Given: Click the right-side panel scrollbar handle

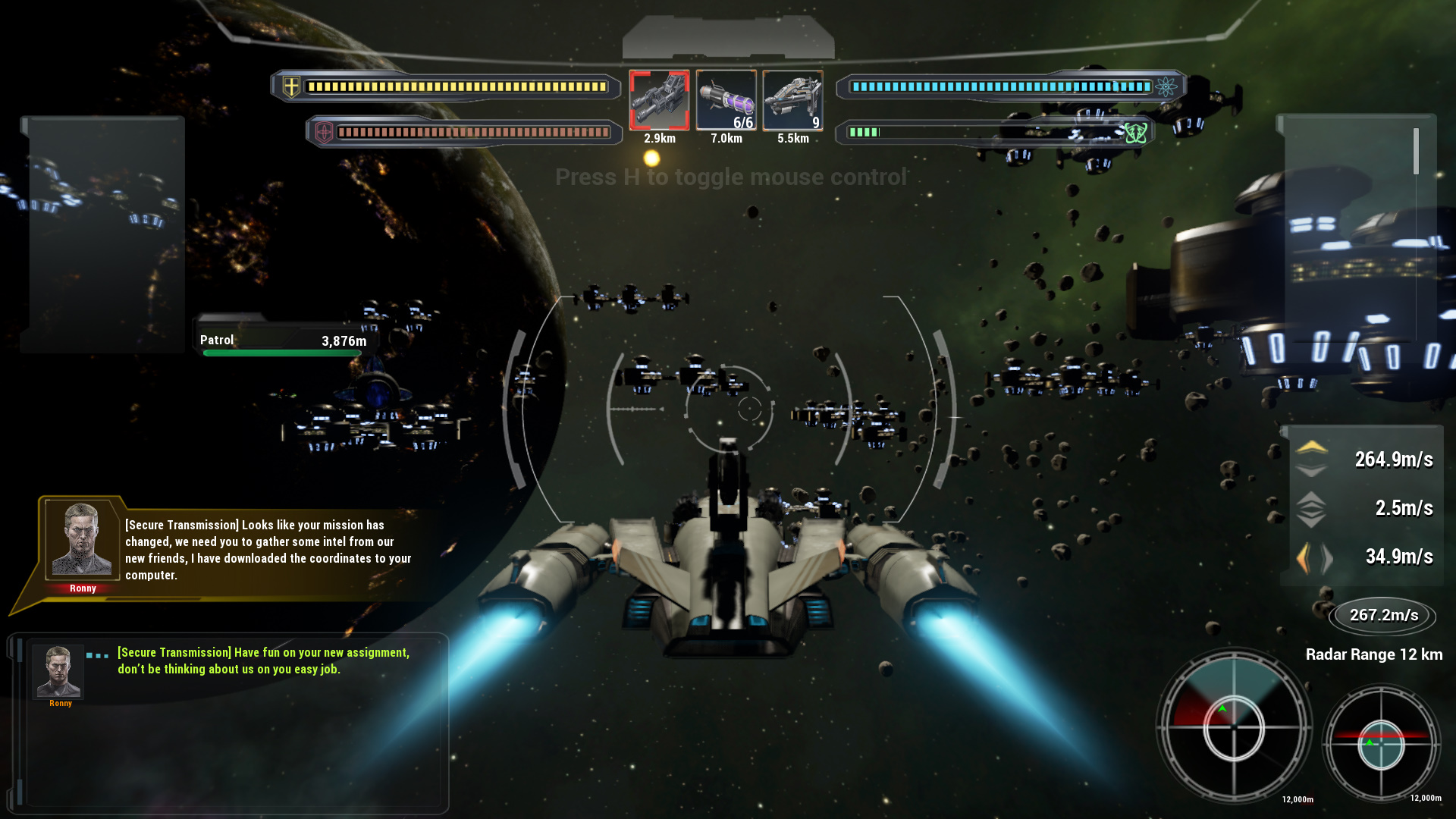Looking at the screenshot, I should 1416,151.
